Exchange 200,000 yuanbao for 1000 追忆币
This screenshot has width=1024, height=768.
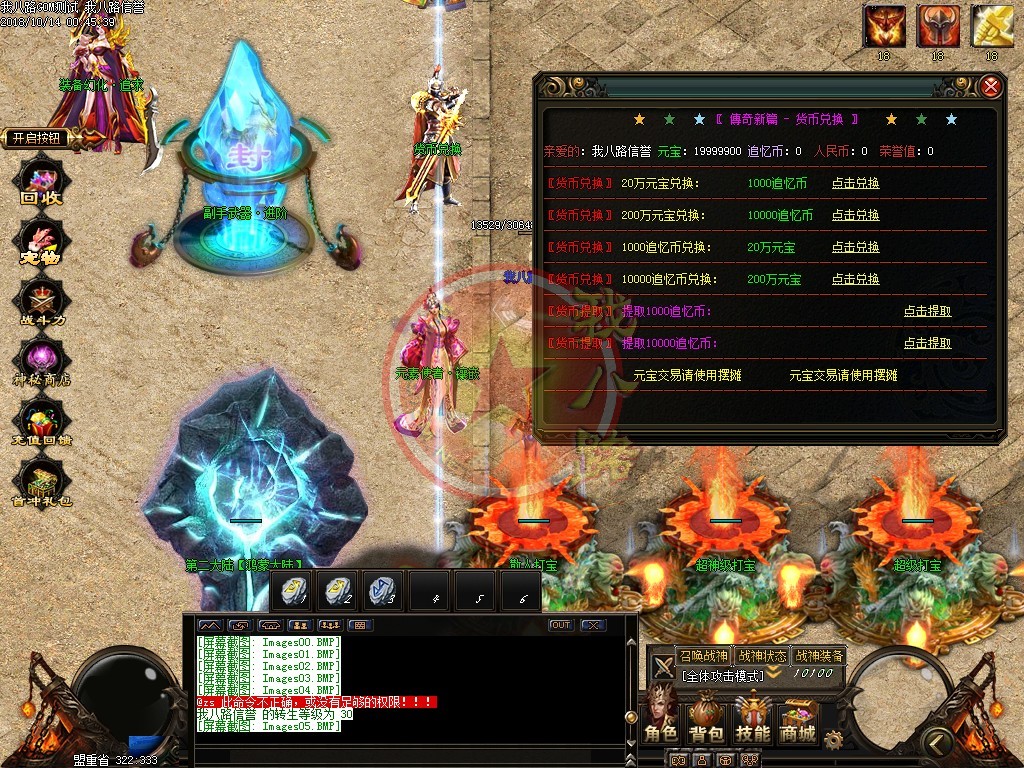pyautogui.click(x=855, y=183)
